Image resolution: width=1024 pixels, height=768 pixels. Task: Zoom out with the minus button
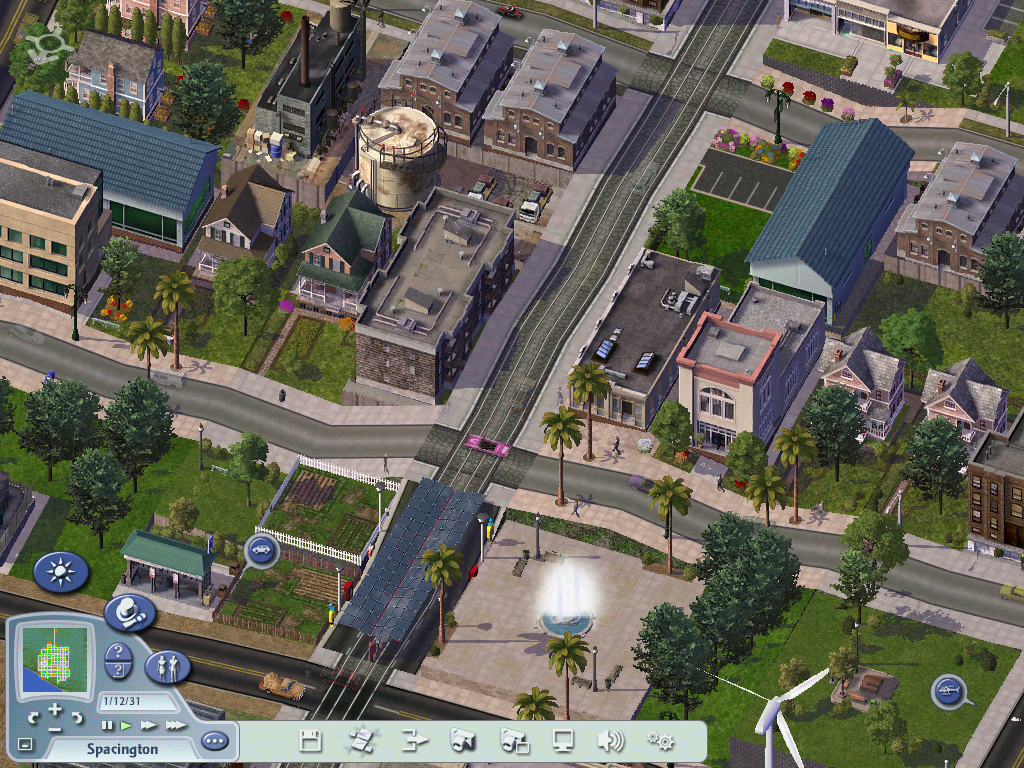point(55,728)
